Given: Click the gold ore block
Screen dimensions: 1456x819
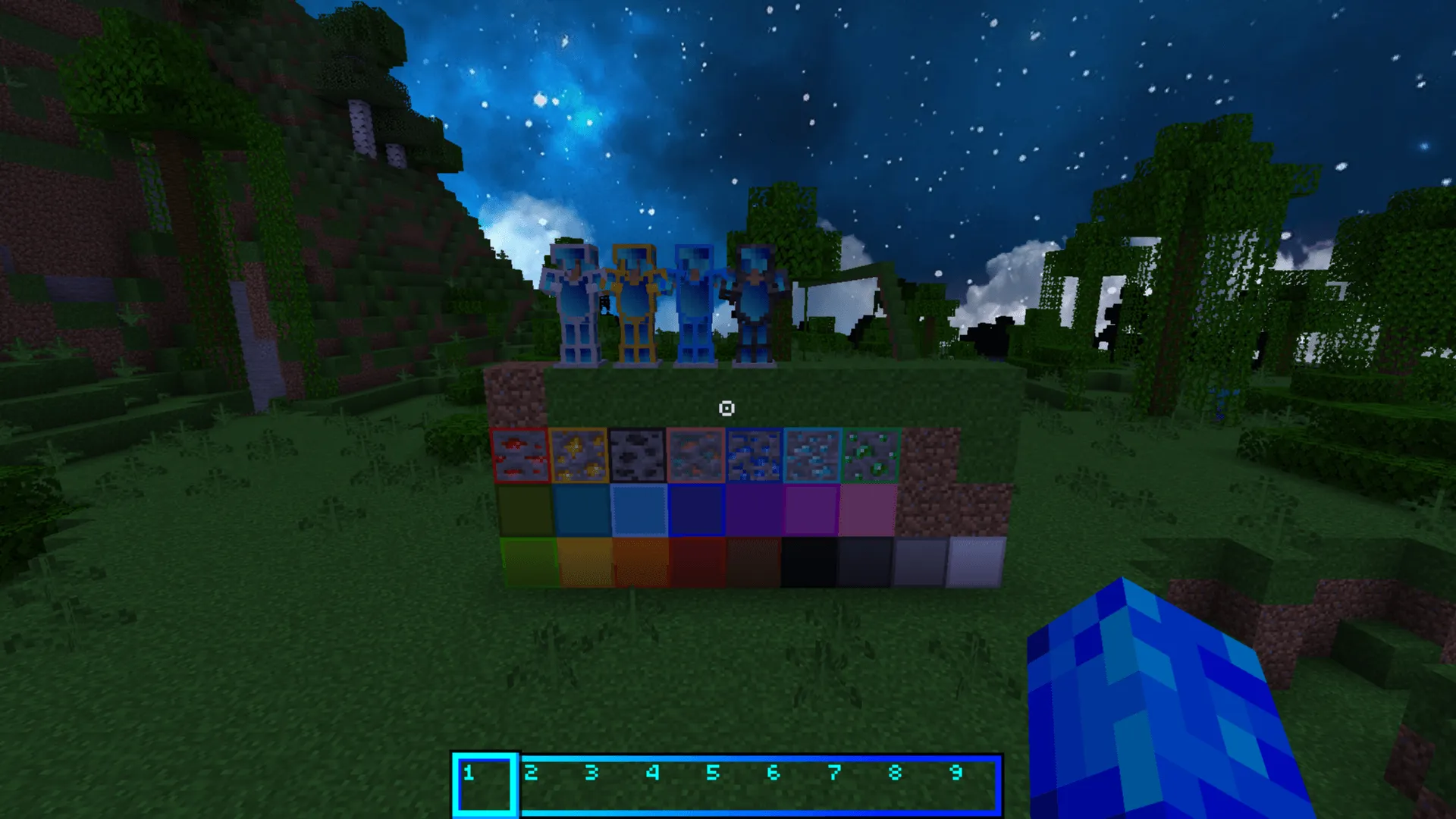Looking at the screenshot, I should [578, 455].
